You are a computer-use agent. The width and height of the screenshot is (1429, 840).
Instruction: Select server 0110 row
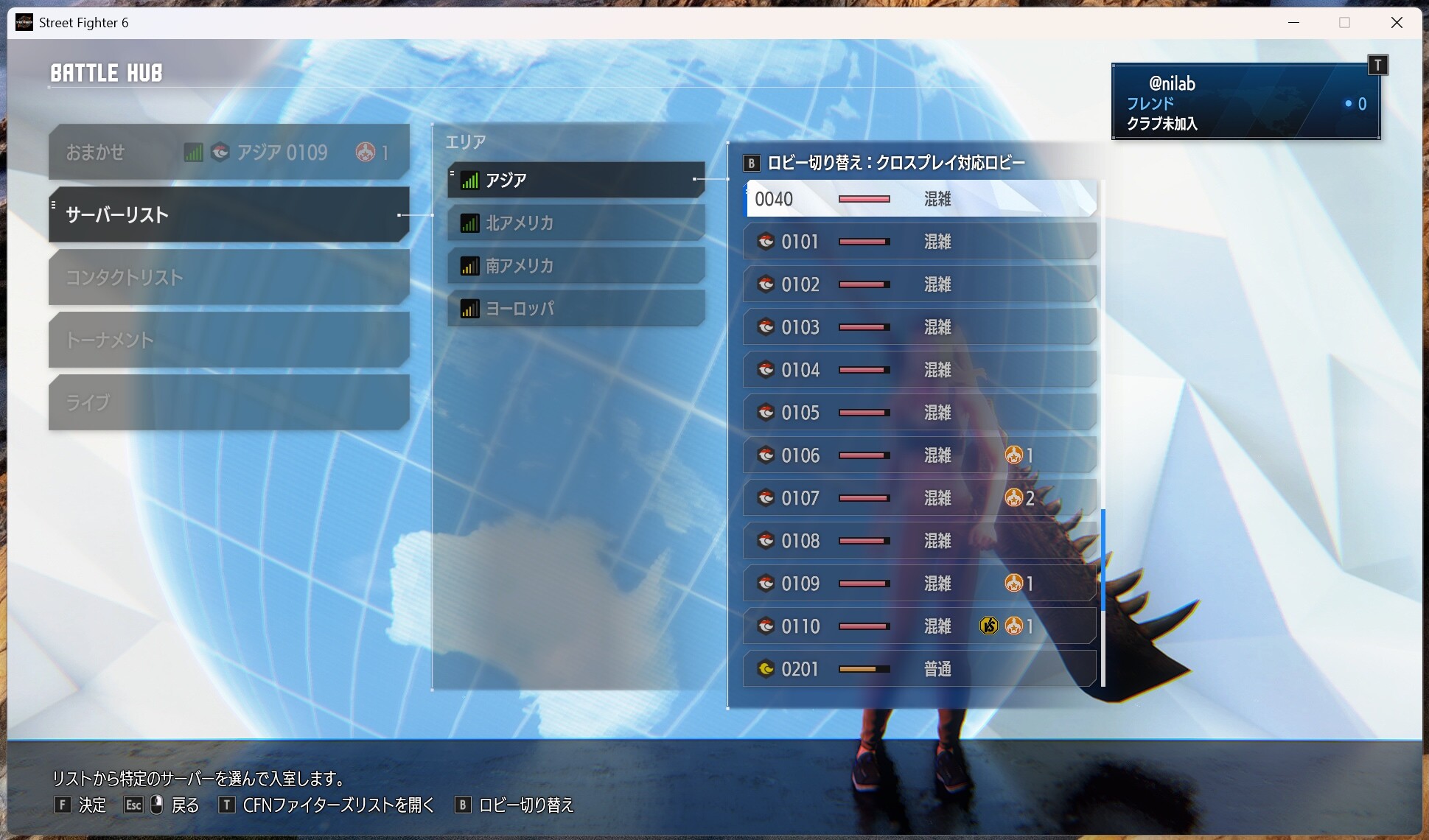coord(920,626)
